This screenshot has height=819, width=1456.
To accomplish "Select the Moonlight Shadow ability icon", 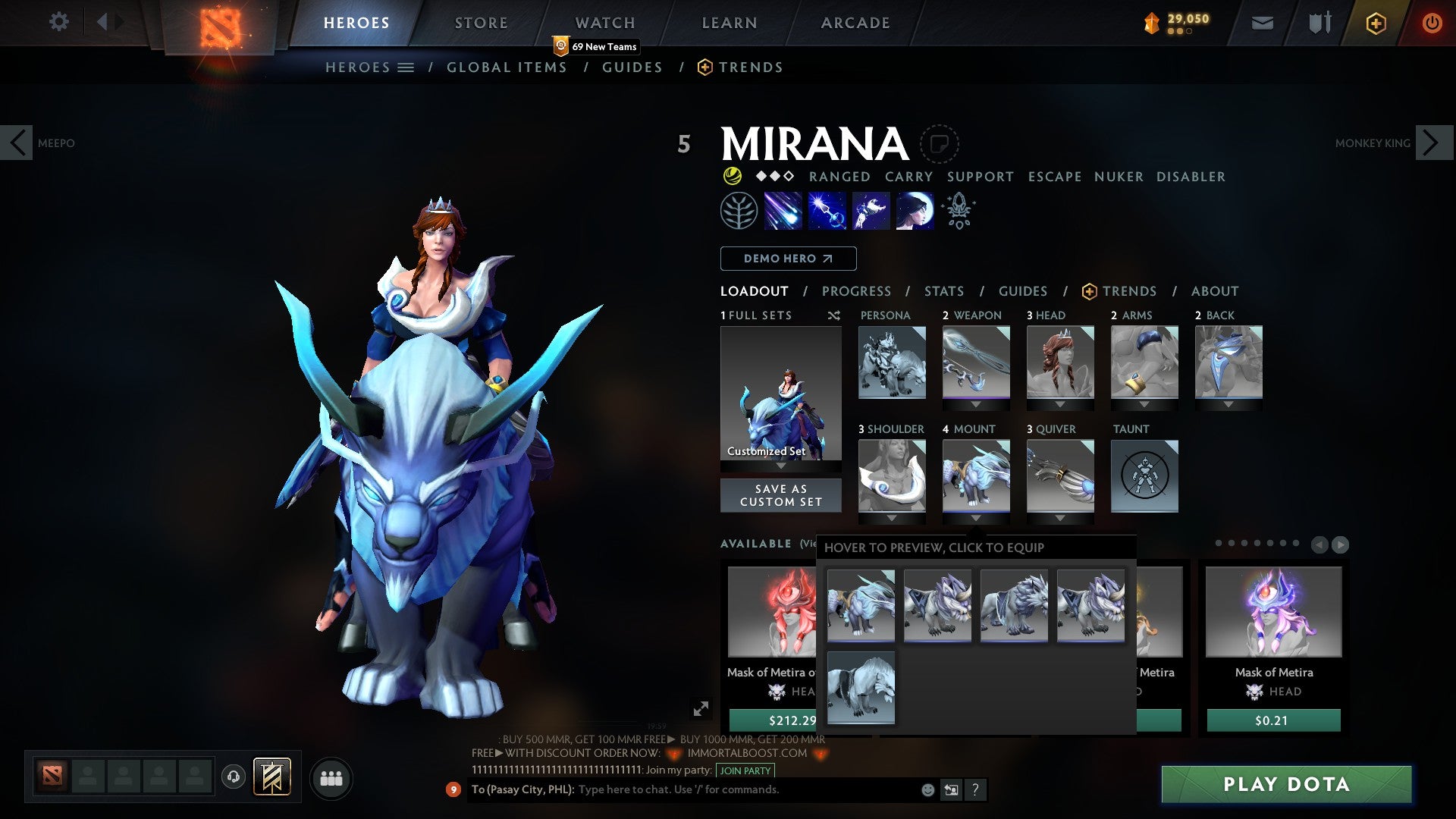I will [x=913, y=210].
